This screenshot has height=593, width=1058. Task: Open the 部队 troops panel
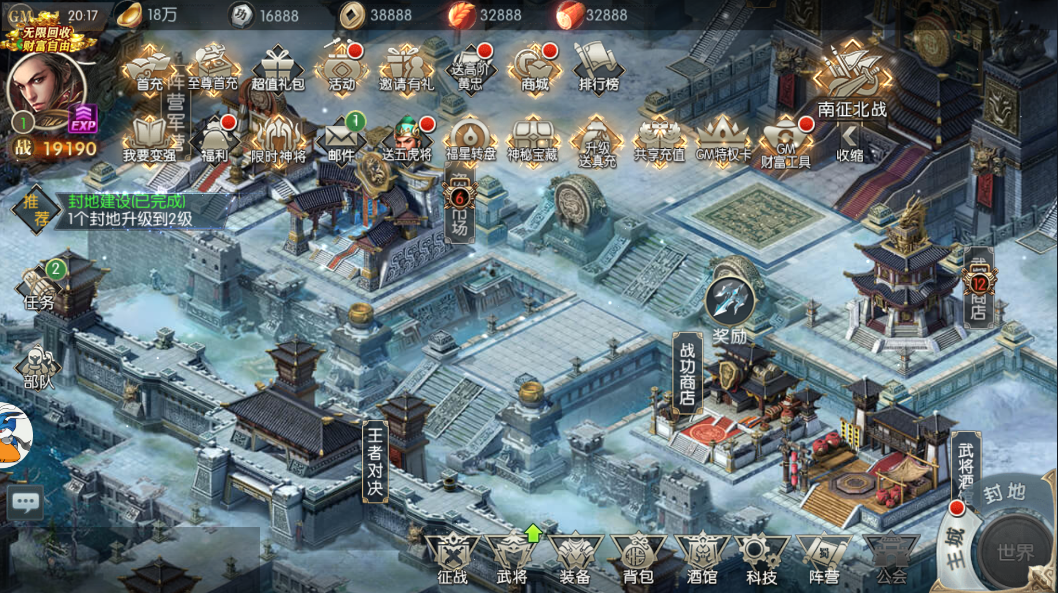(39, 367)
